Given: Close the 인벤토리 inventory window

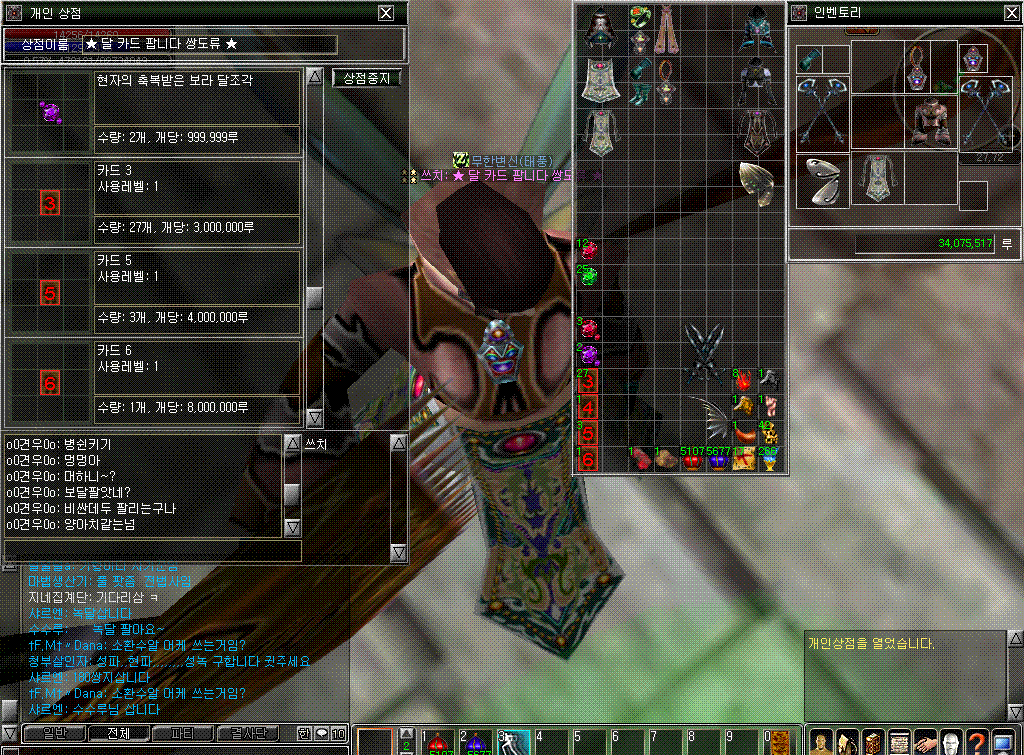Looking at the screenshot, I should [1010, 13].
